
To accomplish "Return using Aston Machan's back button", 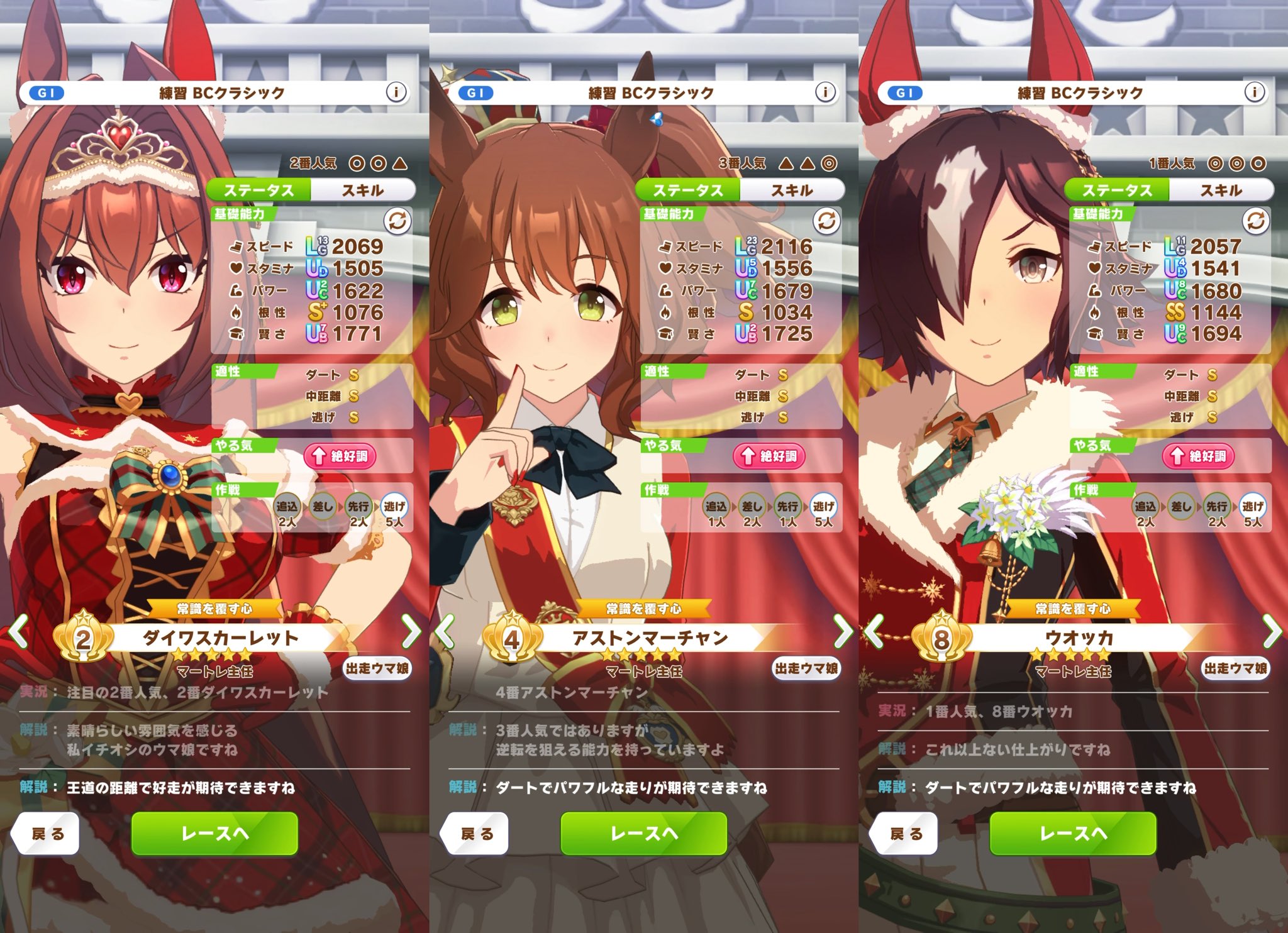I will (476, 834).
